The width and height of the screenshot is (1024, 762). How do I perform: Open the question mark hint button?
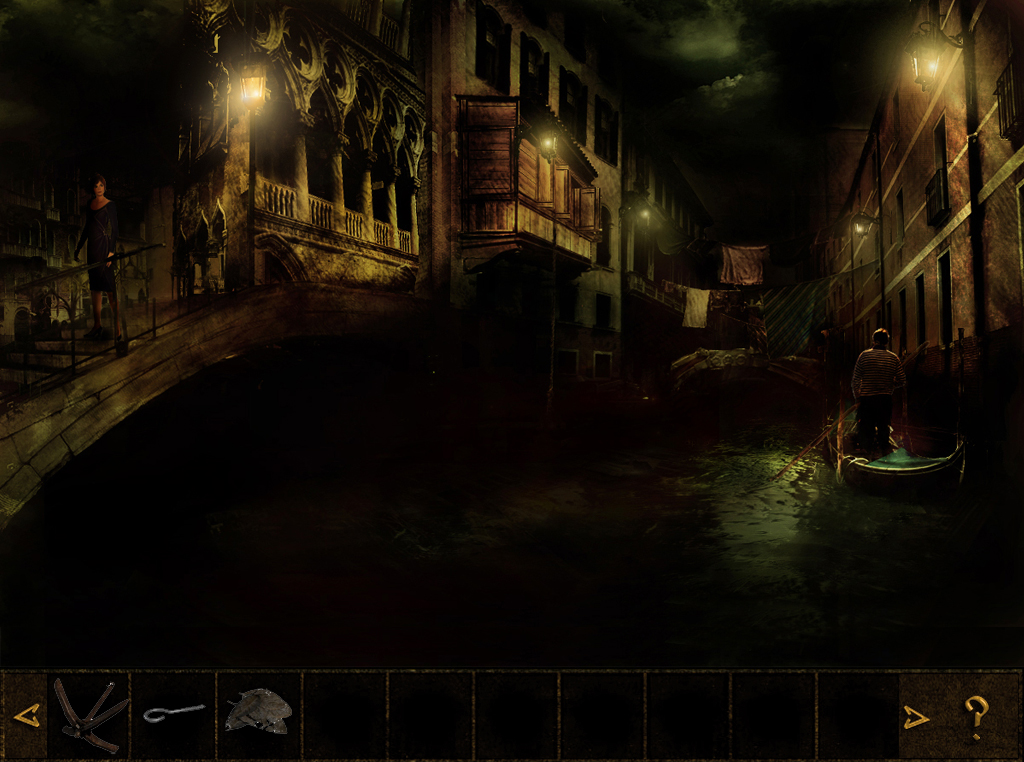(x=976, y=716)
